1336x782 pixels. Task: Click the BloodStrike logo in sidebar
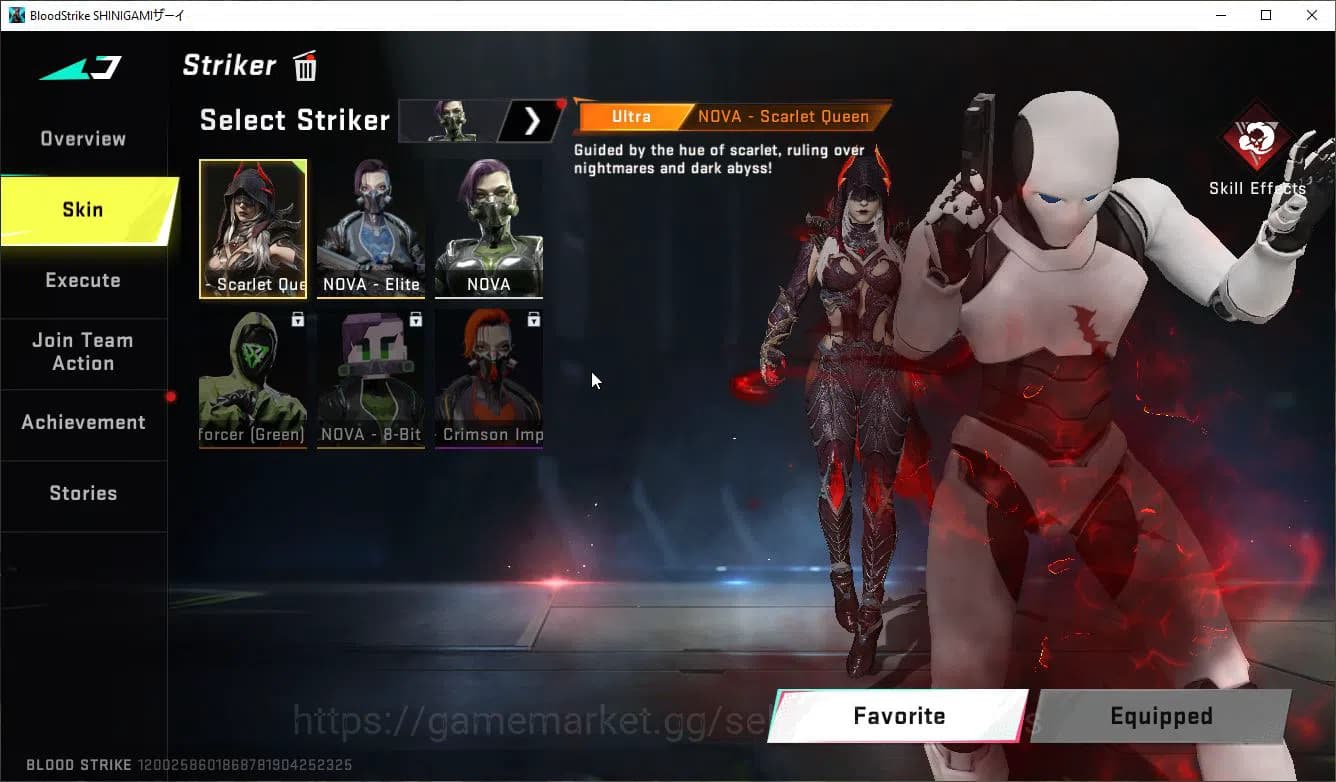[78, 65]
